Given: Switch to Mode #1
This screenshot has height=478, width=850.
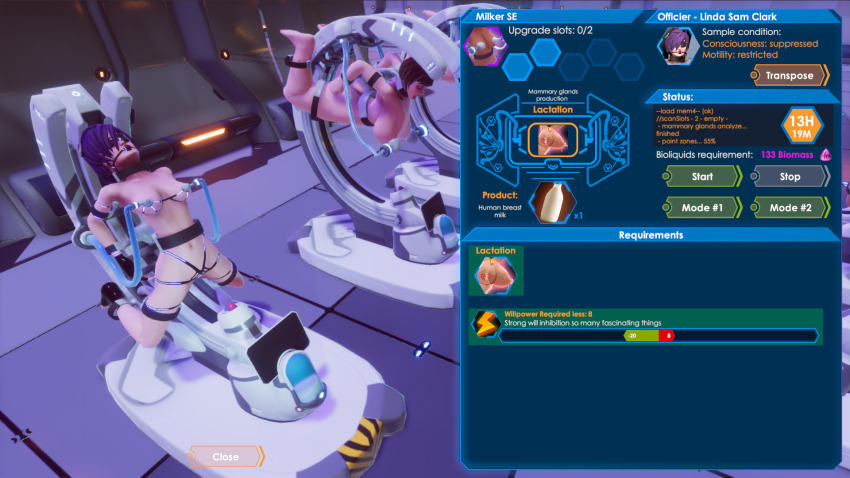Looking at the screenshot, I should [702, 208].
